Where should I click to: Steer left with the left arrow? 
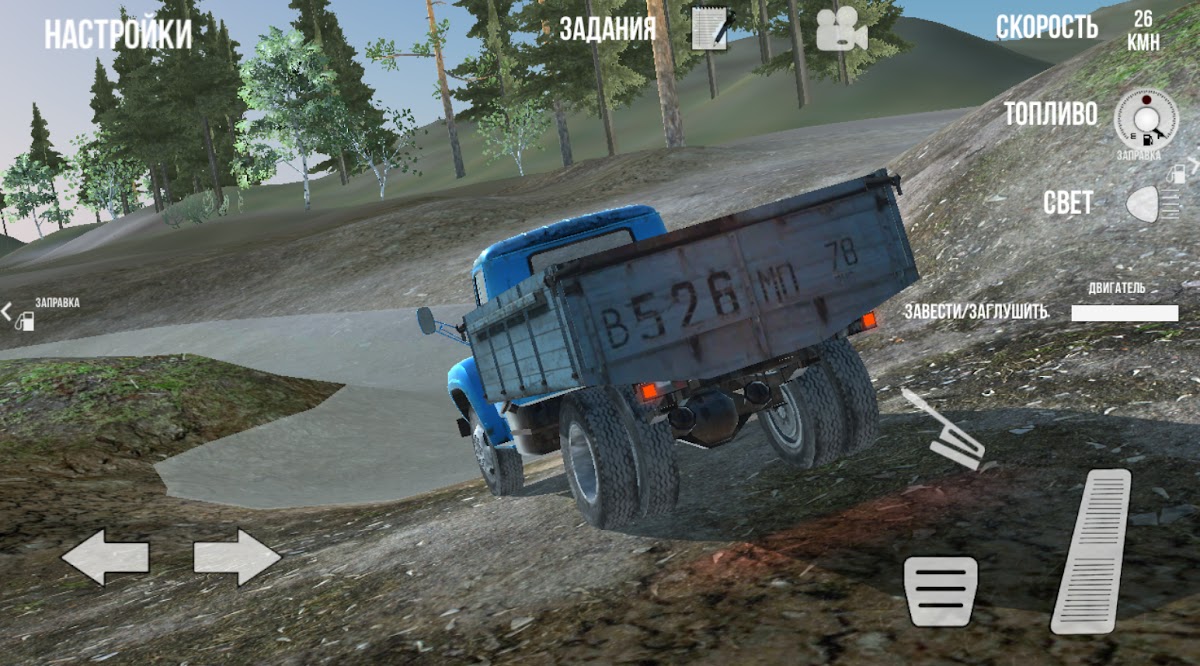click(x=105, y=557)
